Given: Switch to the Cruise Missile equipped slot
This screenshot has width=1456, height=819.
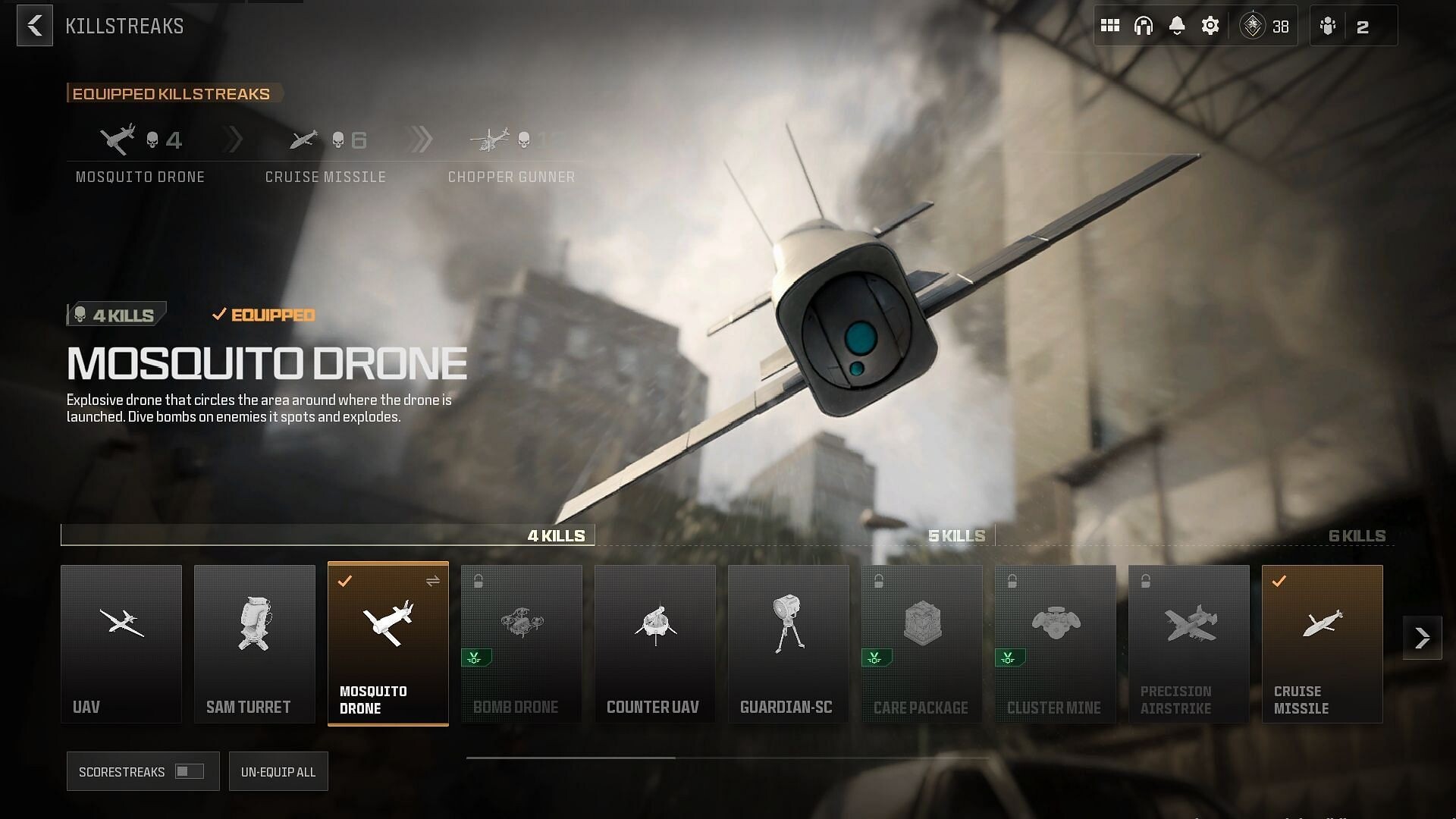Looking at the screenshot, I should click(x=325, y=152).
